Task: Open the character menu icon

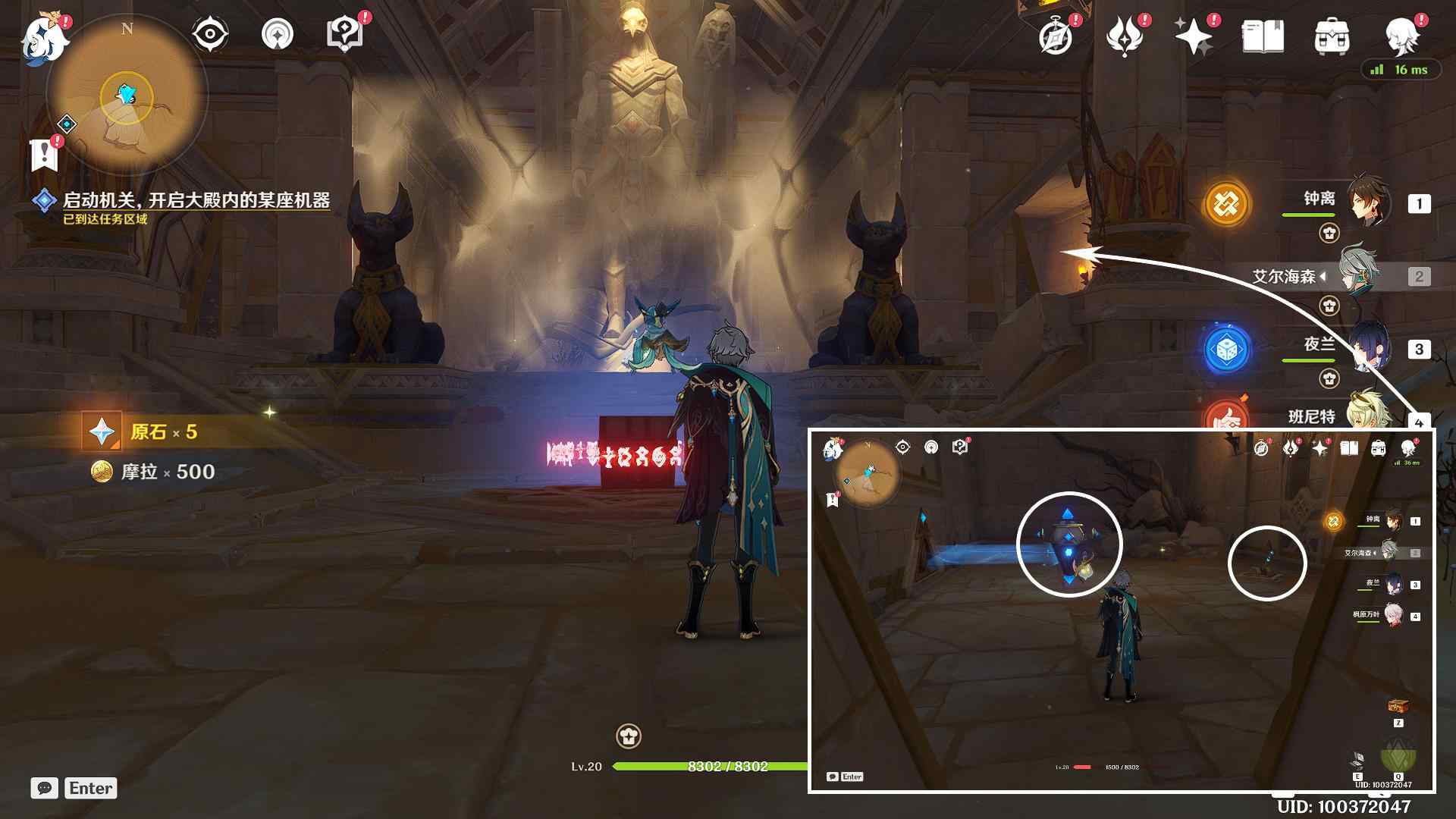Action: 1401,35
